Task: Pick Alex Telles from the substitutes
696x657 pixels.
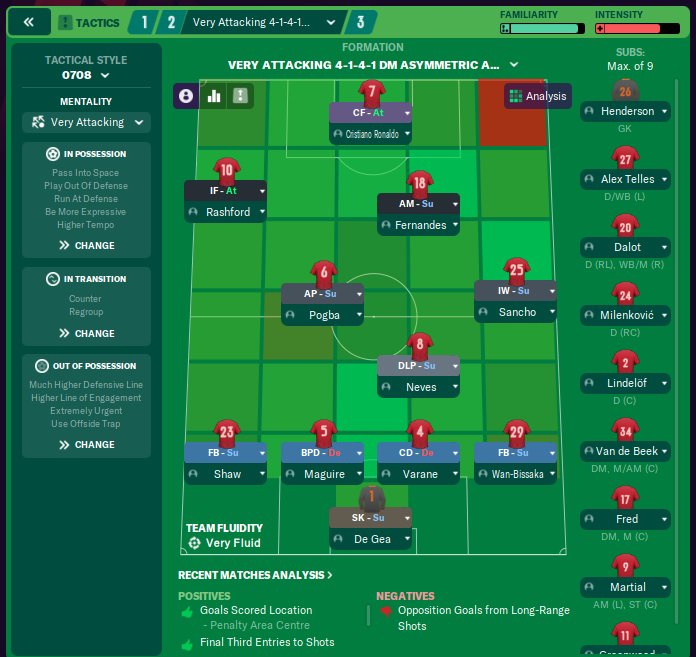Action: [627, 180]
